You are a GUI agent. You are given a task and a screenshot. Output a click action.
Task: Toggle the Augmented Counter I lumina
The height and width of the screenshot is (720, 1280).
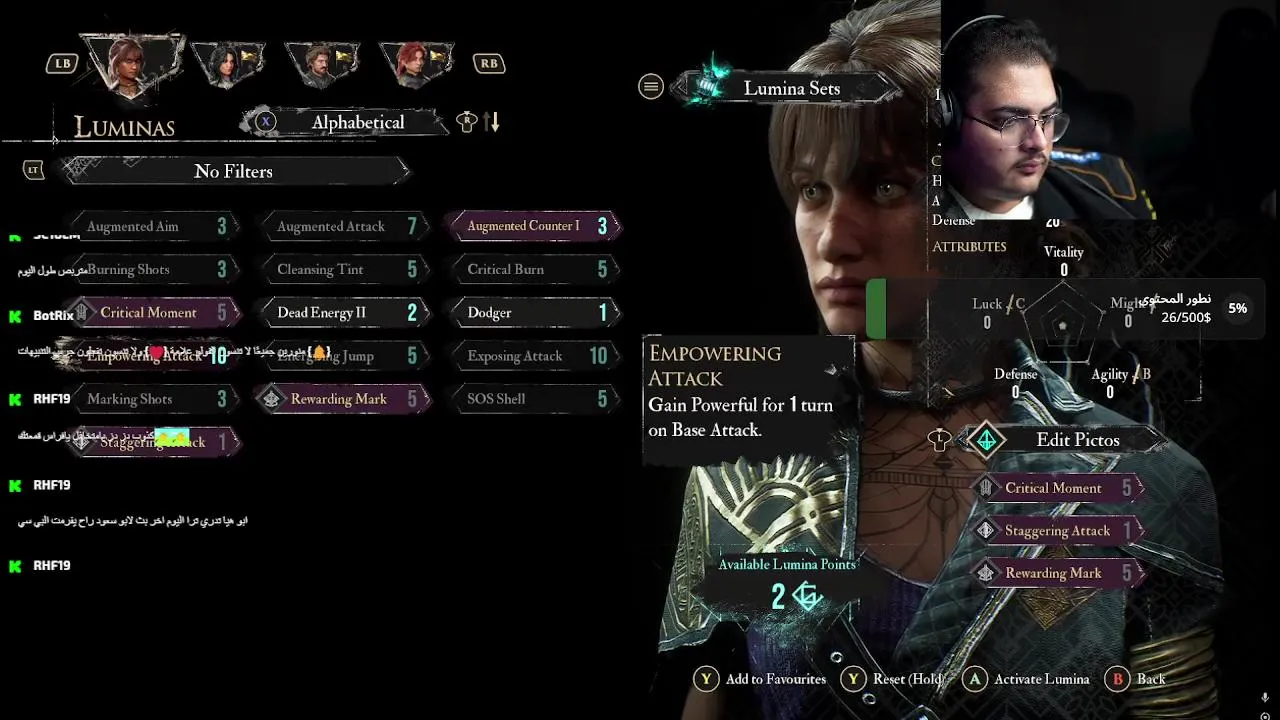(x=532, y=226)
